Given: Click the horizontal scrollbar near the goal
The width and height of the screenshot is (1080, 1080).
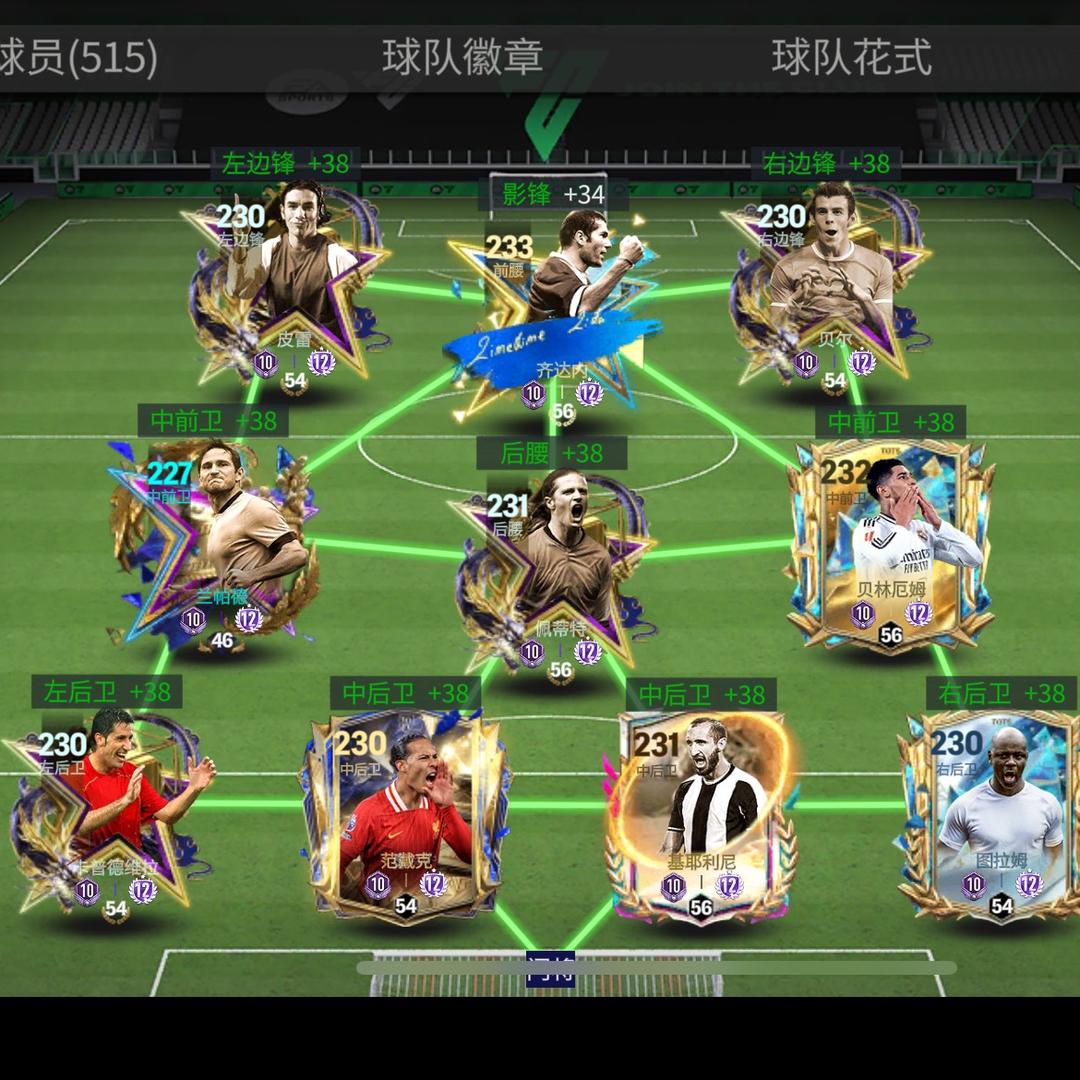Looking at the screenshot, I should pyautogui.click(x=656, y=967).
